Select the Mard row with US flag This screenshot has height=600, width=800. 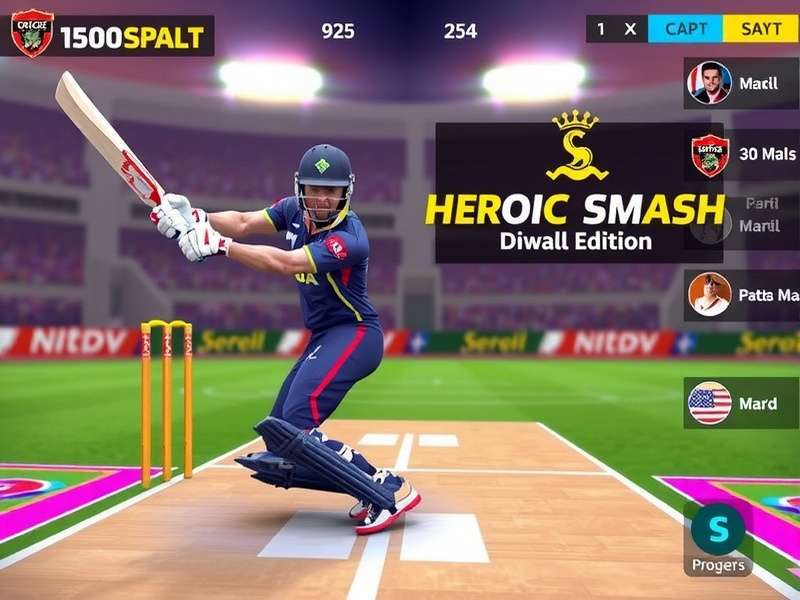[741, 403]
